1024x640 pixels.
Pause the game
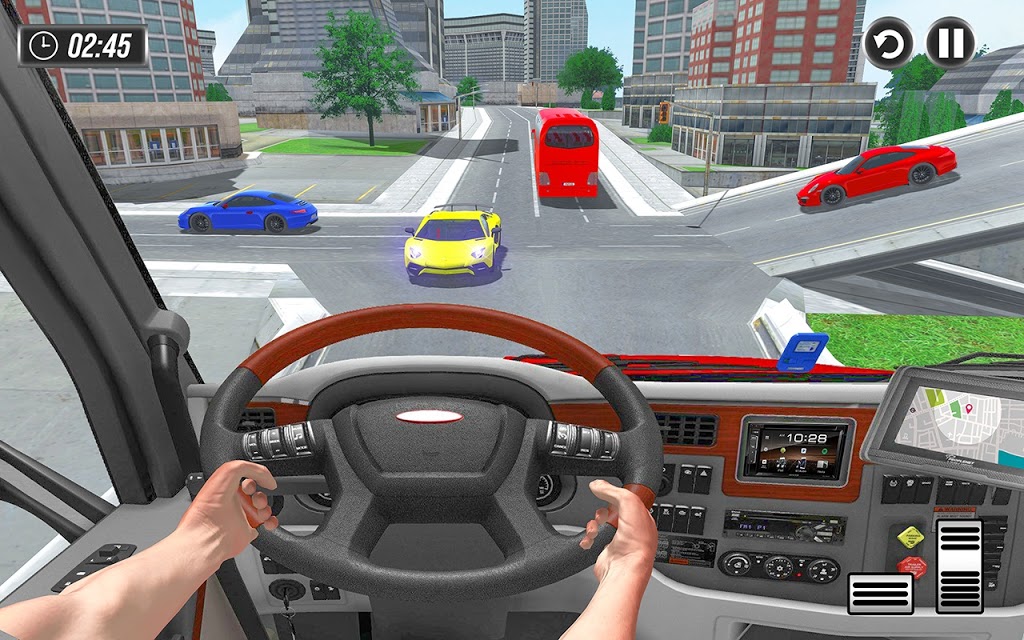point(950,43)
